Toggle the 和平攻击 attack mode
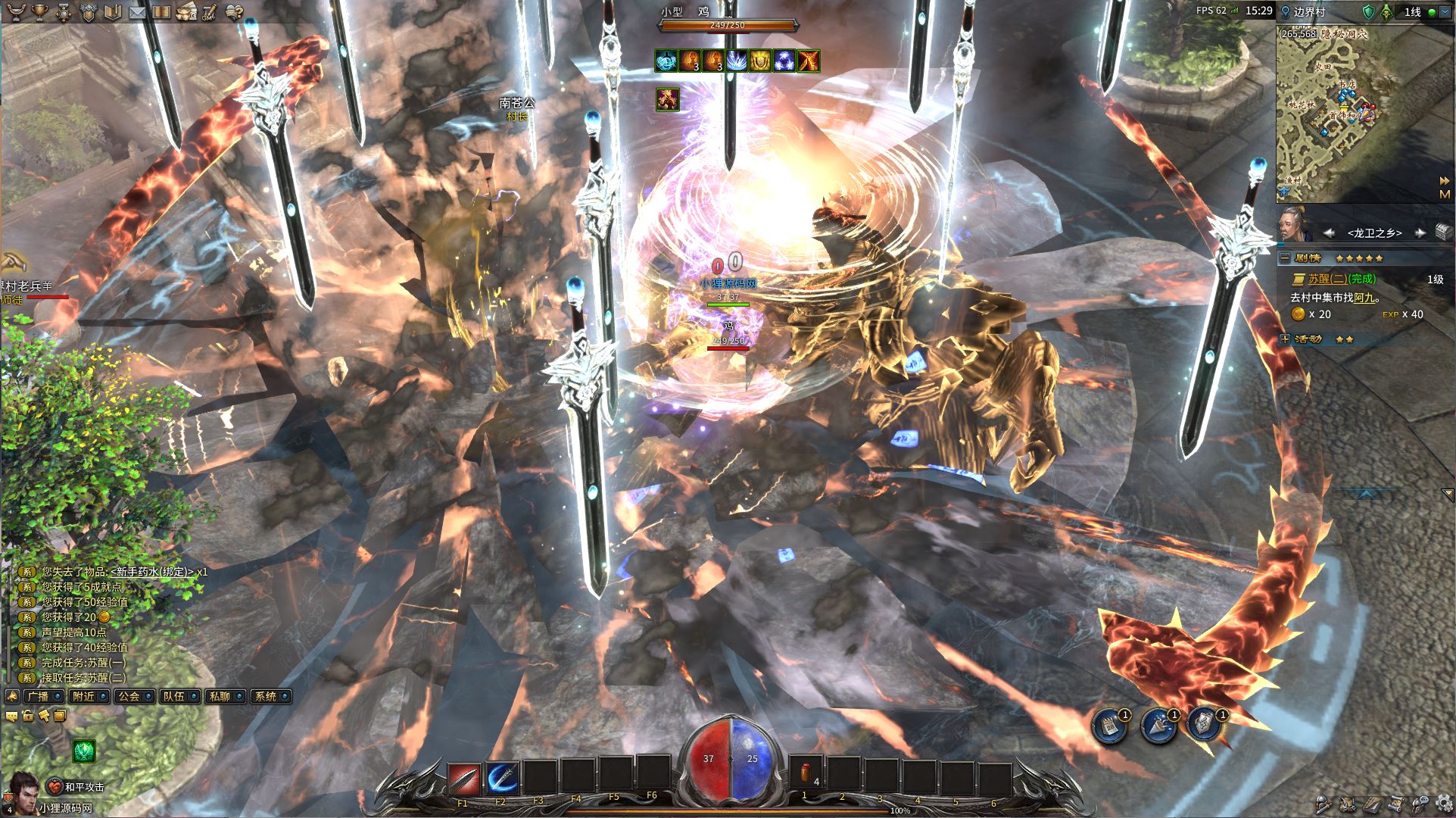The image size is (1456, 818). click(76, 787)
